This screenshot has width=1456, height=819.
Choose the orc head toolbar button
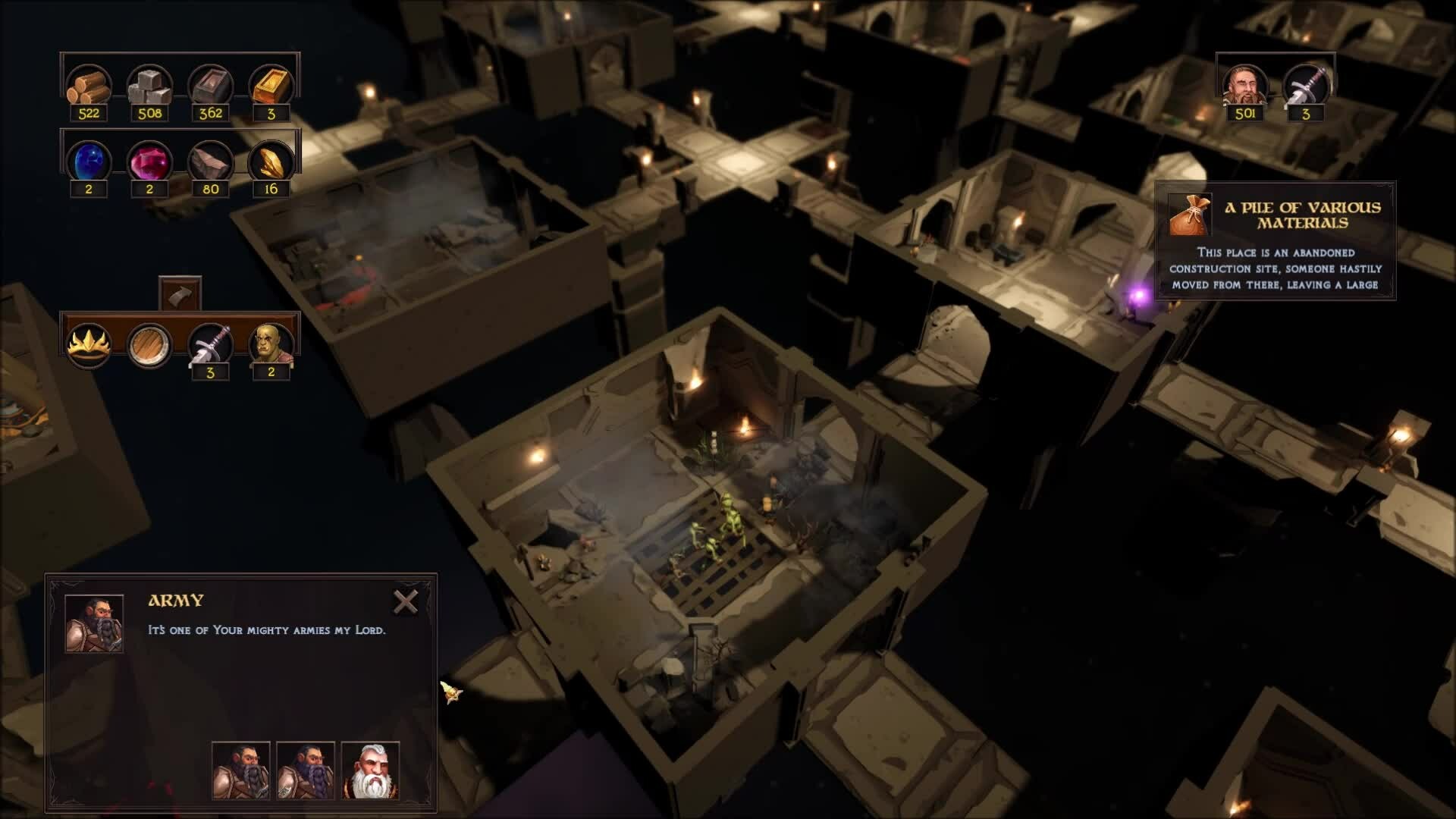click(x=271, y=345)
